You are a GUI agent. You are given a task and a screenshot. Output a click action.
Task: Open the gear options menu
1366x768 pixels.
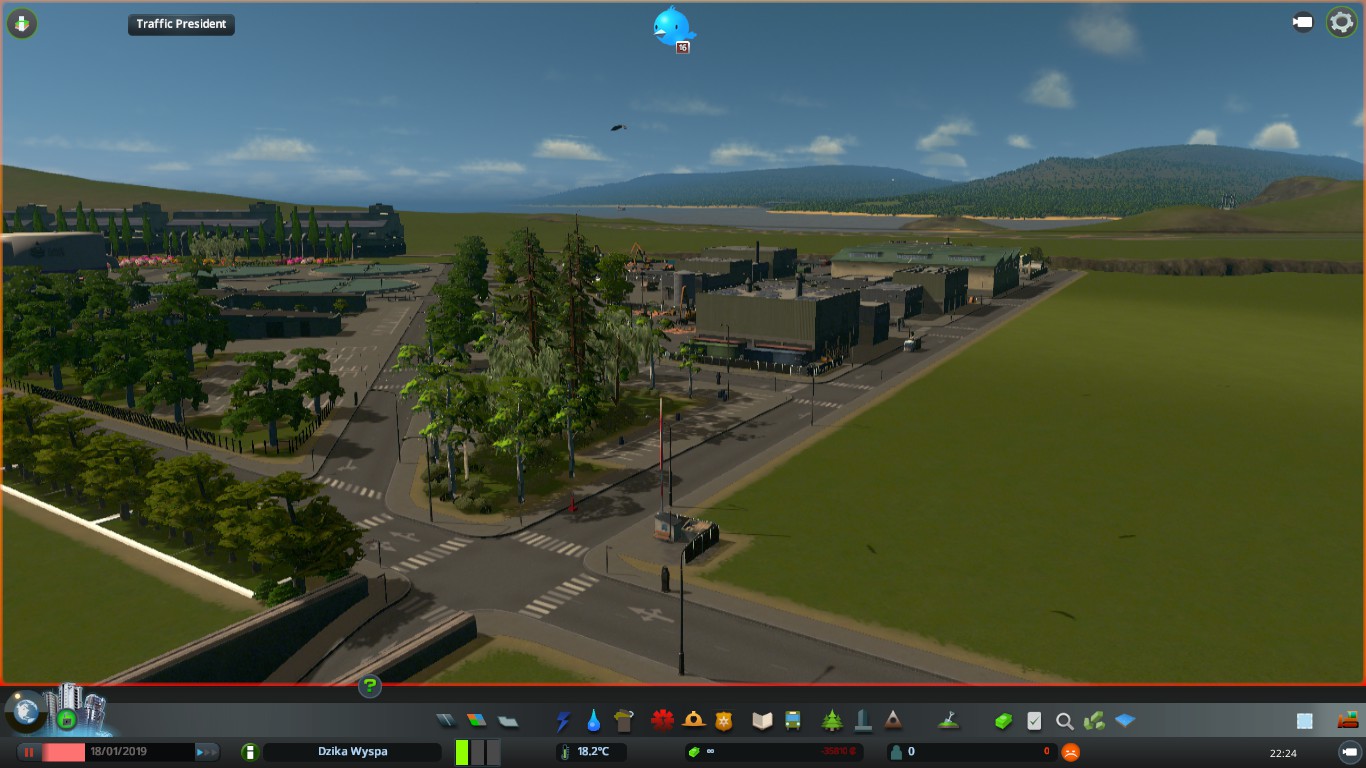(1341, 22)
